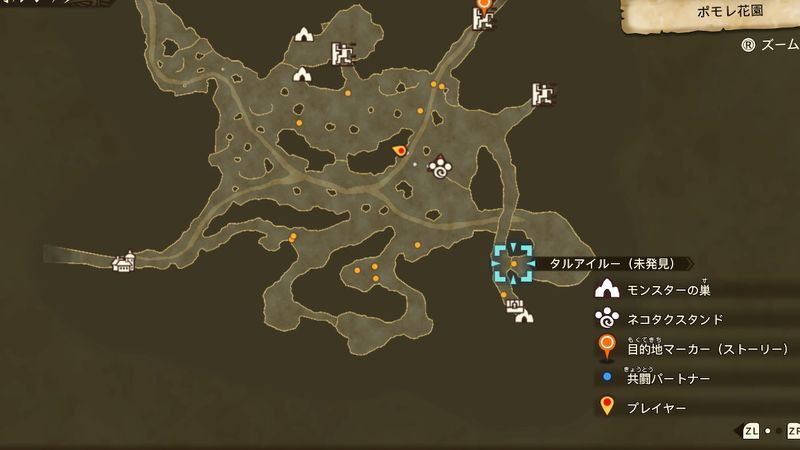Select the Catavan Stand icon on the map
Screen dimensions: 800x450
click(440, 168)
